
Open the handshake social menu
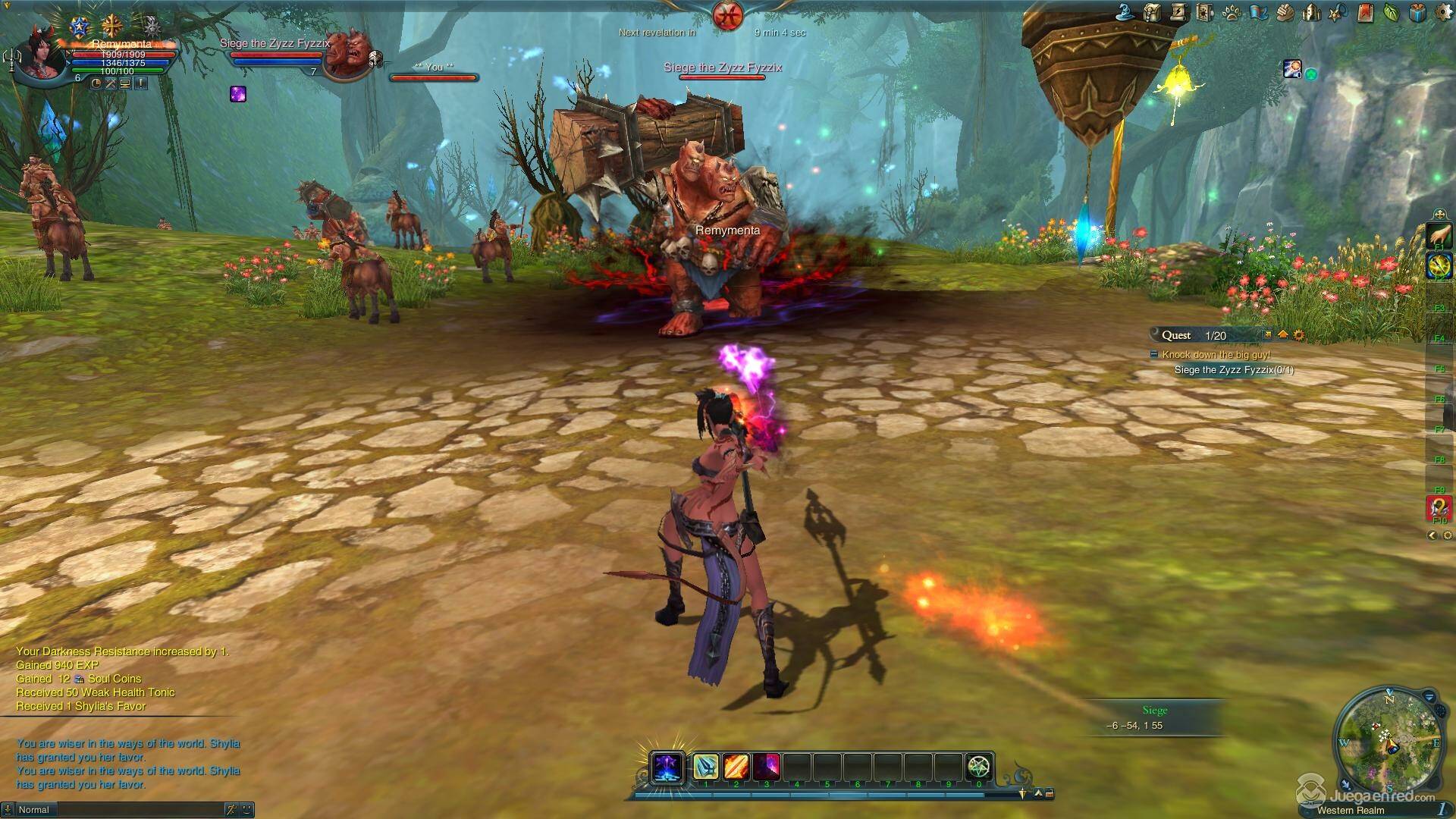point(1285,12)
